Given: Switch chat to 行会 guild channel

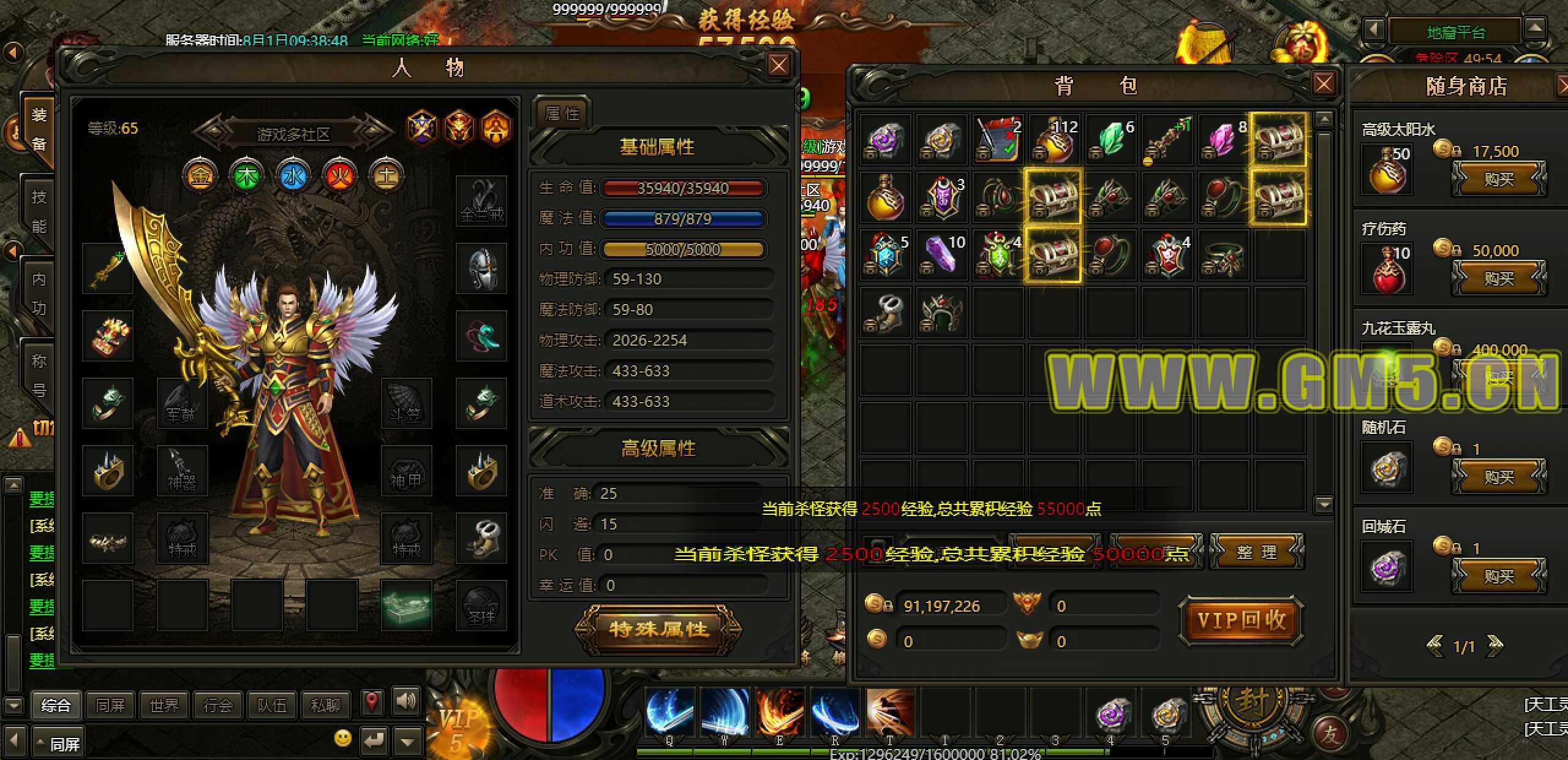Looking at the screenshot, I should (218, 705).
